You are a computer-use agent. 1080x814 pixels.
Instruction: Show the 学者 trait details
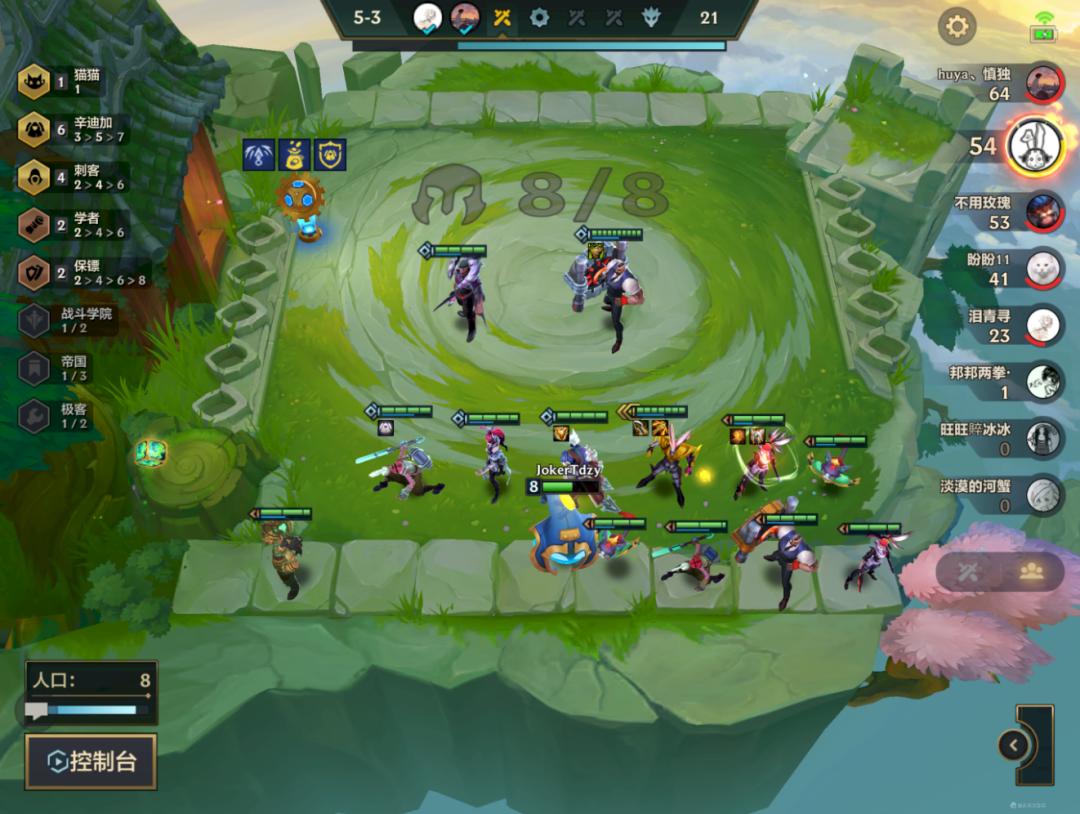35,225
